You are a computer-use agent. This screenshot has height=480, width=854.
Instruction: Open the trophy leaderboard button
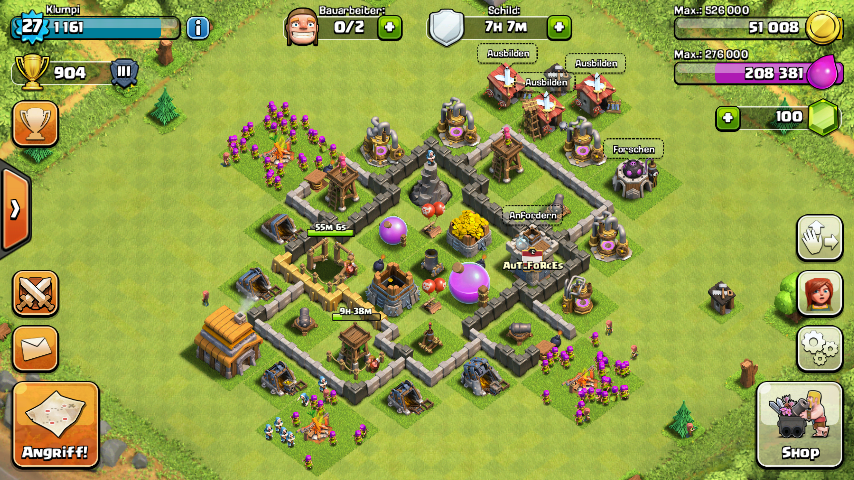point(35,123)
